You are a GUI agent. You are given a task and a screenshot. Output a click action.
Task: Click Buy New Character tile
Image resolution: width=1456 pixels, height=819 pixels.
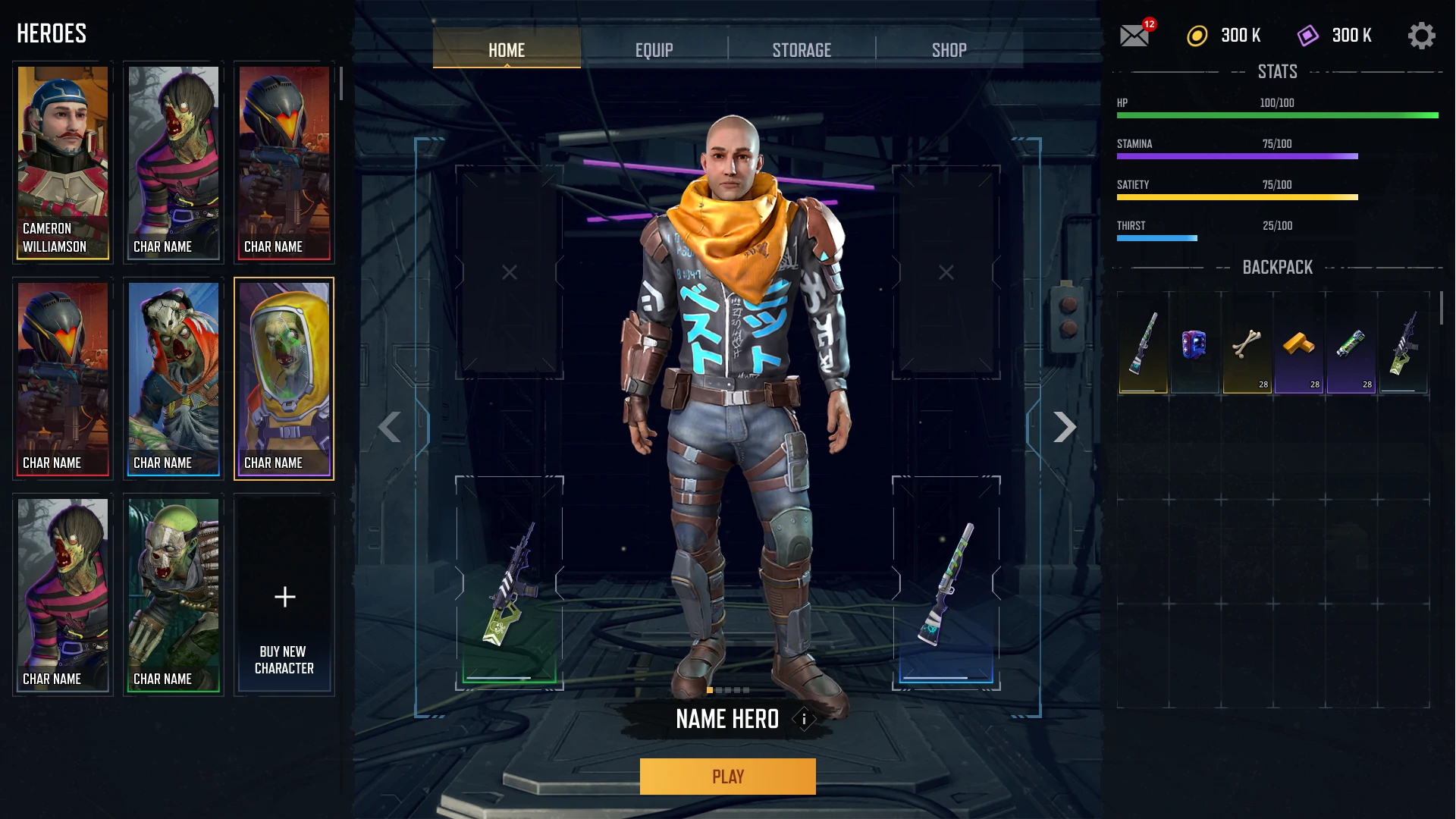pyautogui.click(x=284, y=595)
